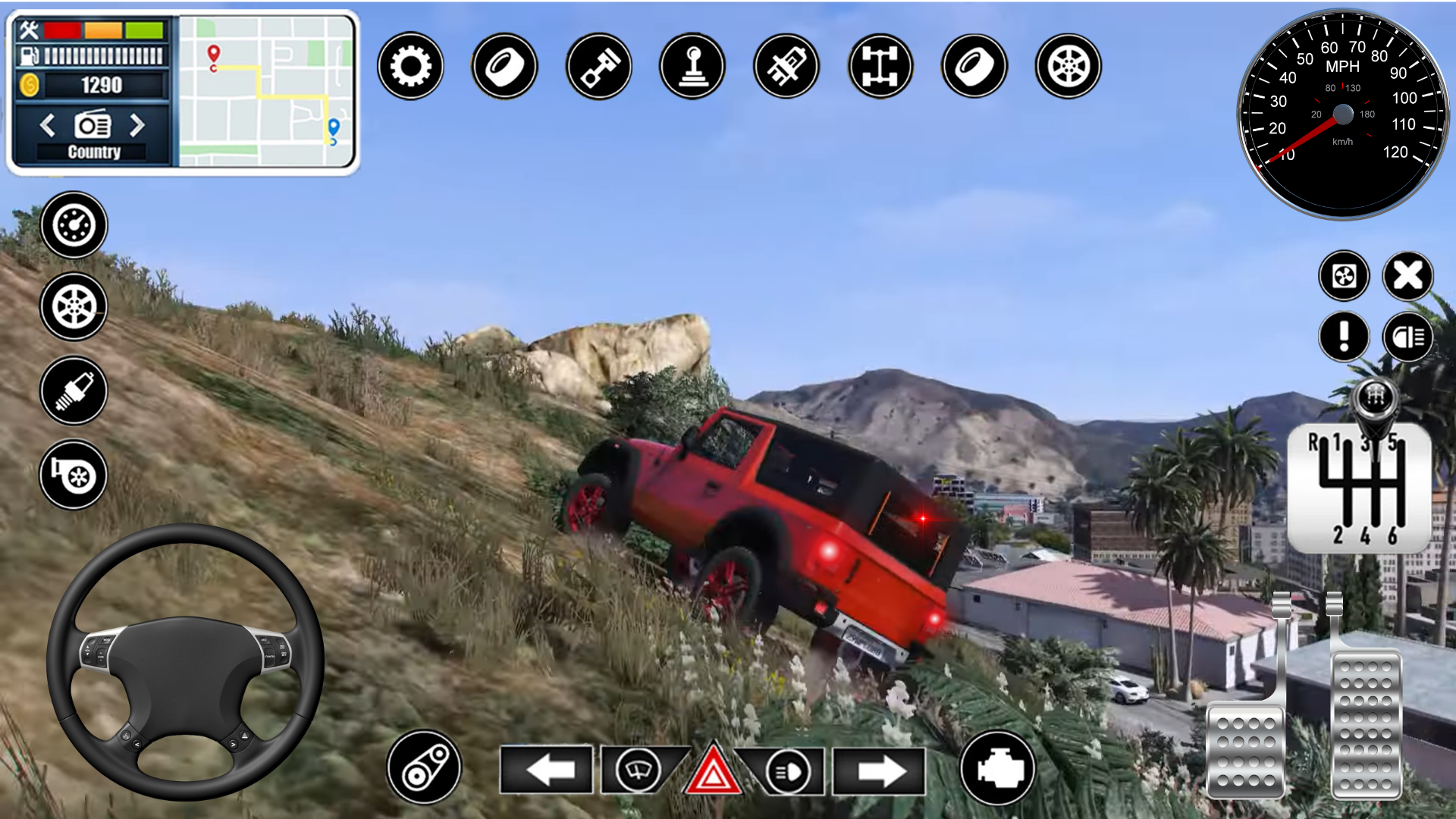Toggle the windshield wiper
Viewport: 1456px width, 819px height.
pyautogui.click(x=639, y=769)
